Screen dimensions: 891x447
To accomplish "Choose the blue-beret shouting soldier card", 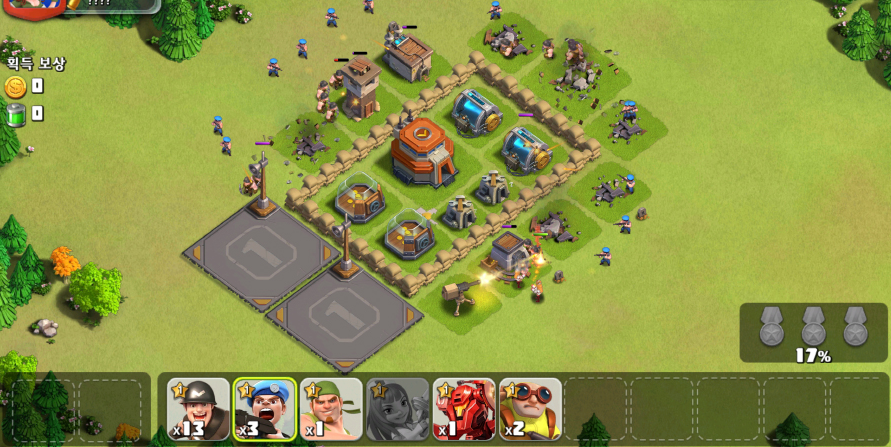I will pos(265,409).
